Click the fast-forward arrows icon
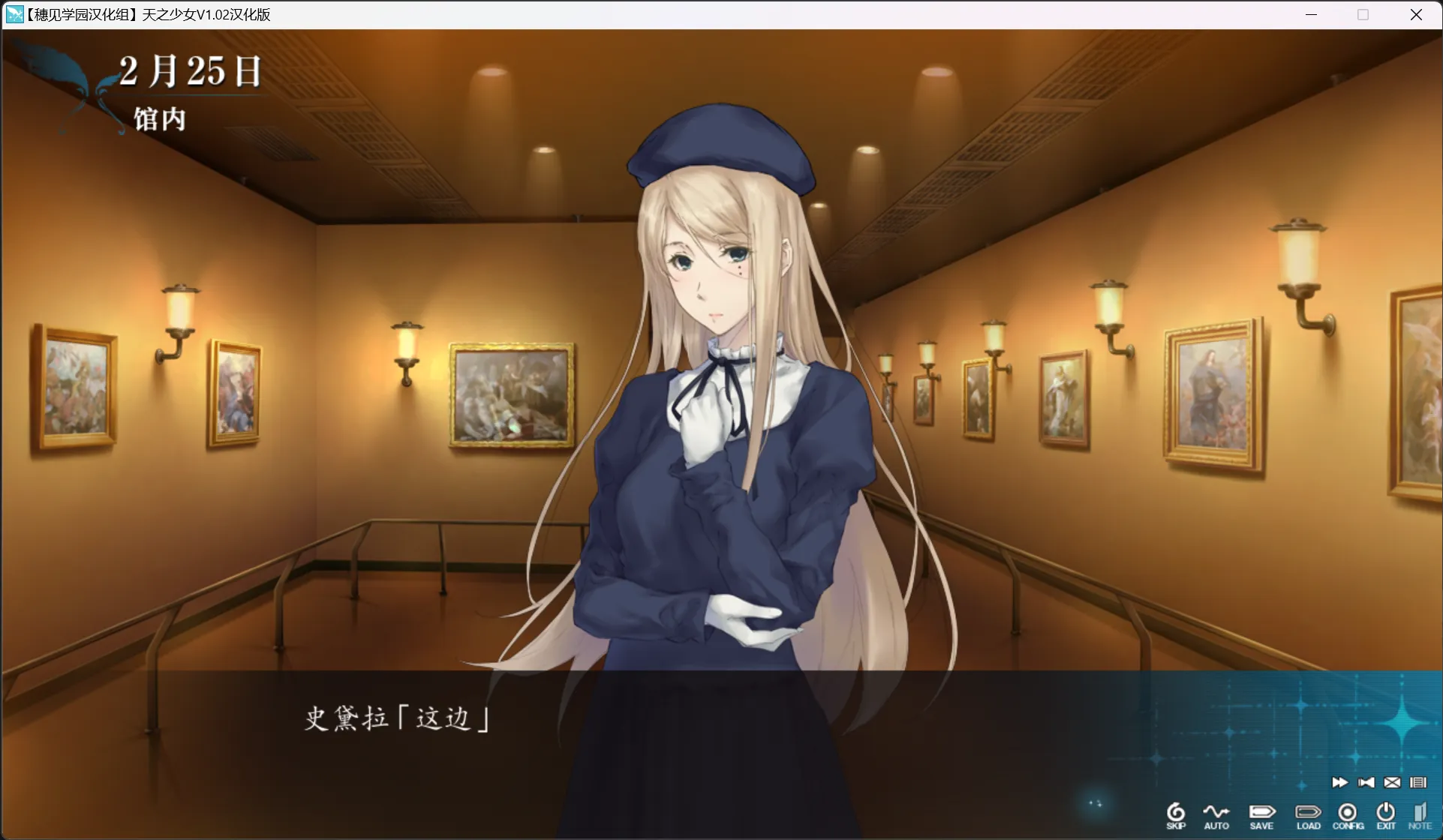Viewport: 1443px width, 840px height. 1340,782
